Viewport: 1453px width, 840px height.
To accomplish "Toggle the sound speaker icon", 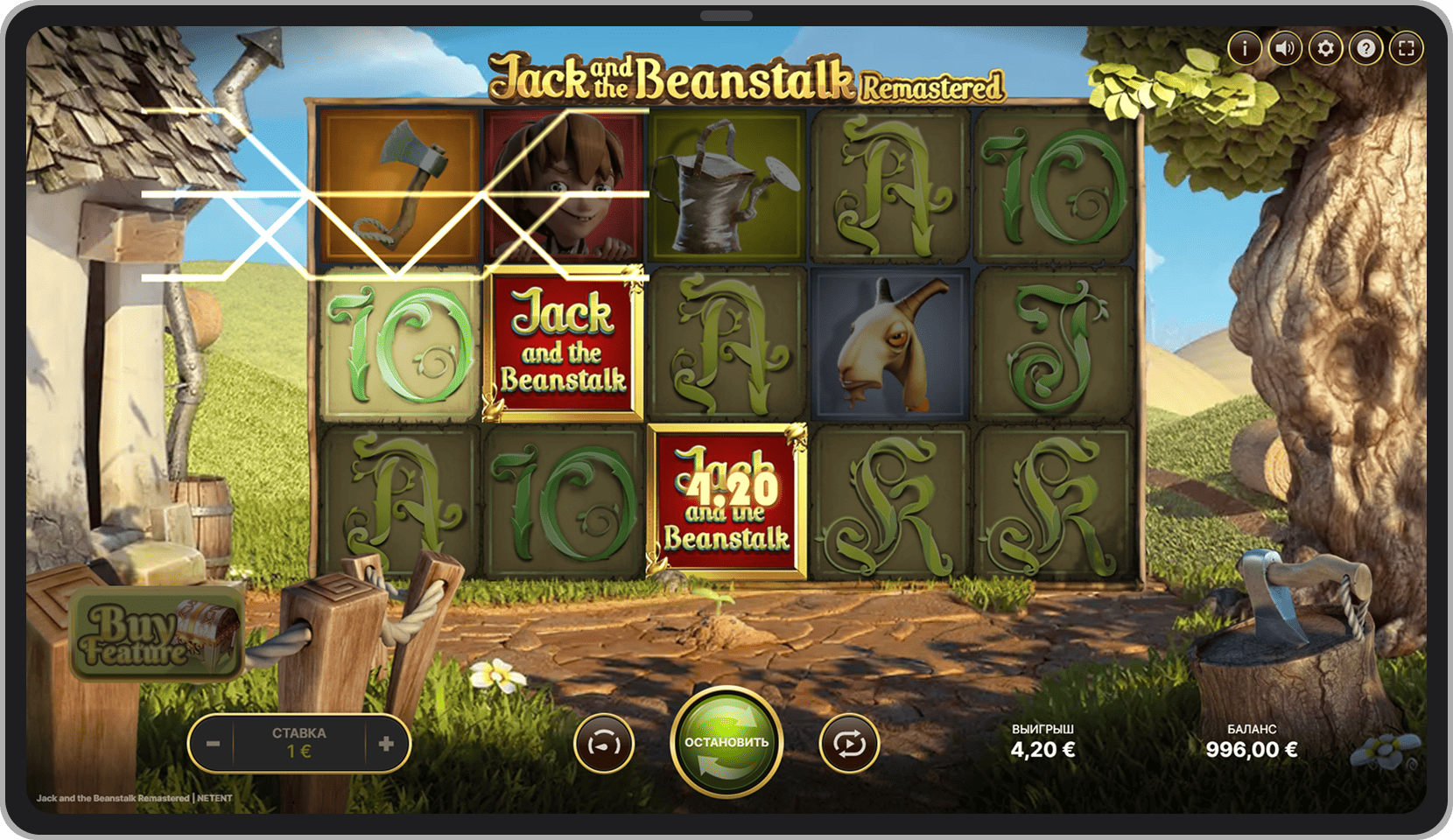I will coord(1284,48).
